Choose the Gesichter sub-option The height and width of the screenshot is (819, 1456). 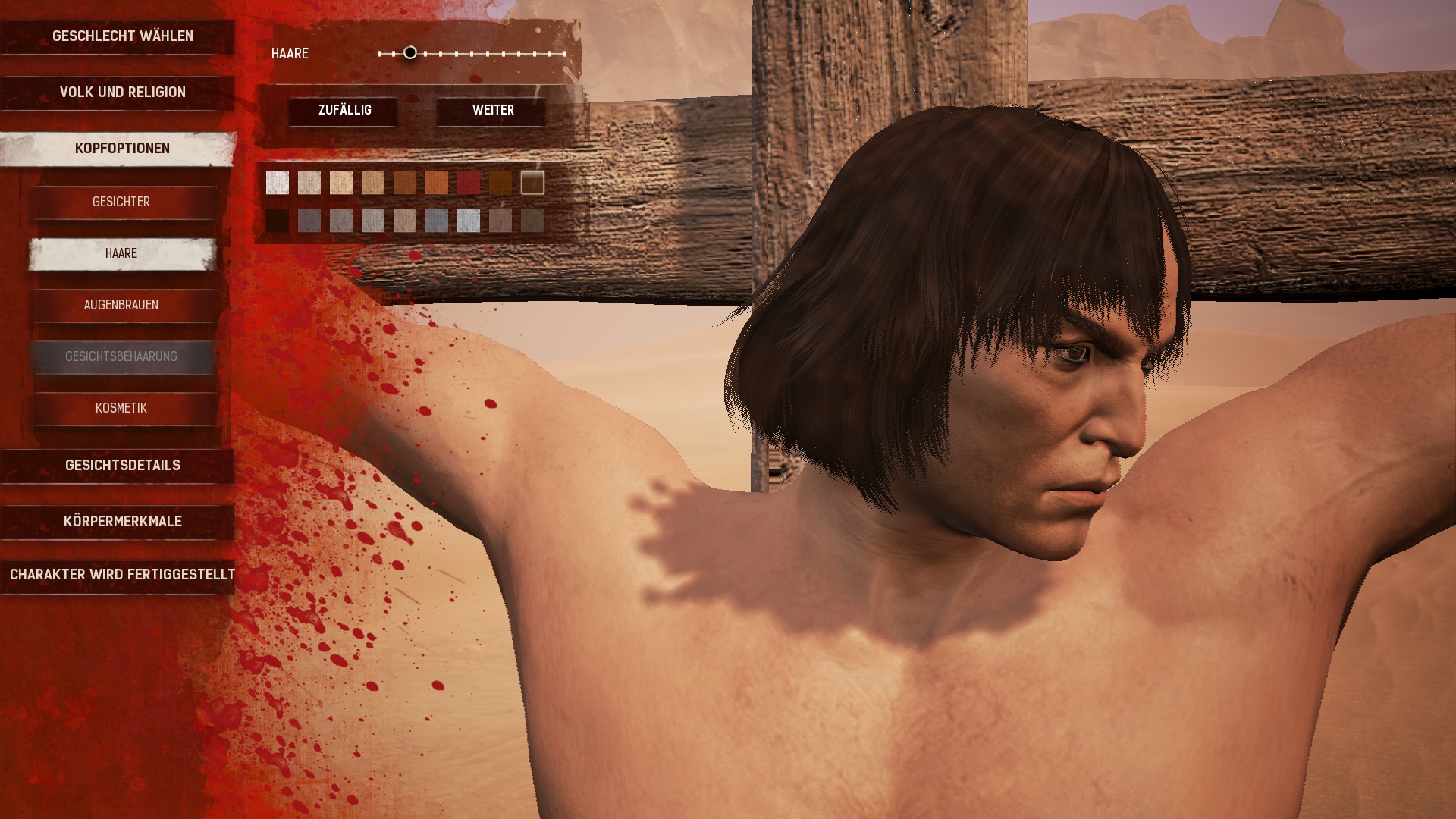click(121, 202)
